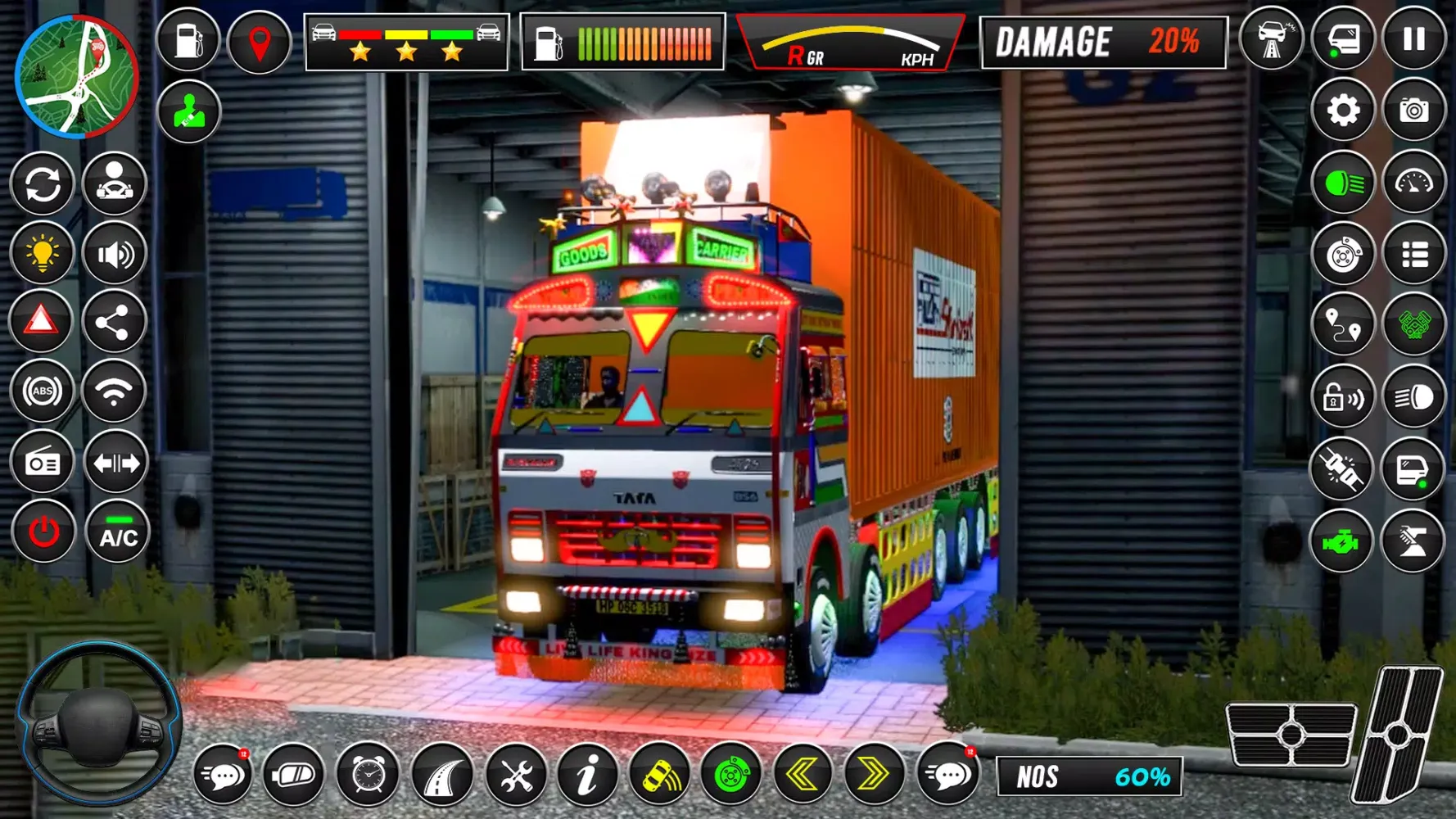Image resolution: width=1456 pixels, height=819 pixels.
Task: Toggle the seatbelt buckle button
Action: [1341, 469]
